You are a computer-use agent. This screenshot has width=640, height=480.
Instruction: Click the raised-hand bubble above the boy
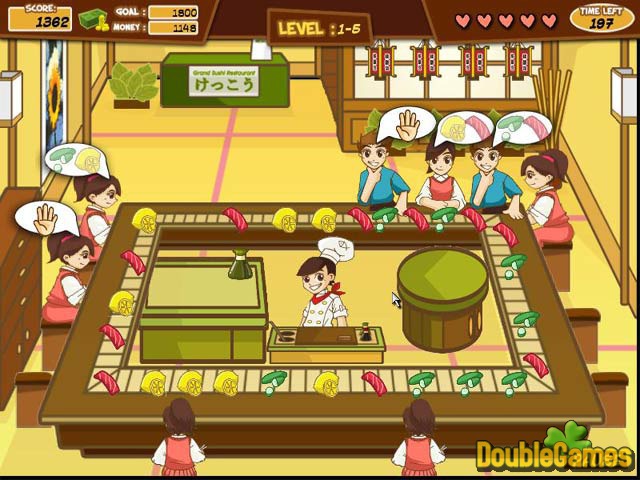click(406, 124)
